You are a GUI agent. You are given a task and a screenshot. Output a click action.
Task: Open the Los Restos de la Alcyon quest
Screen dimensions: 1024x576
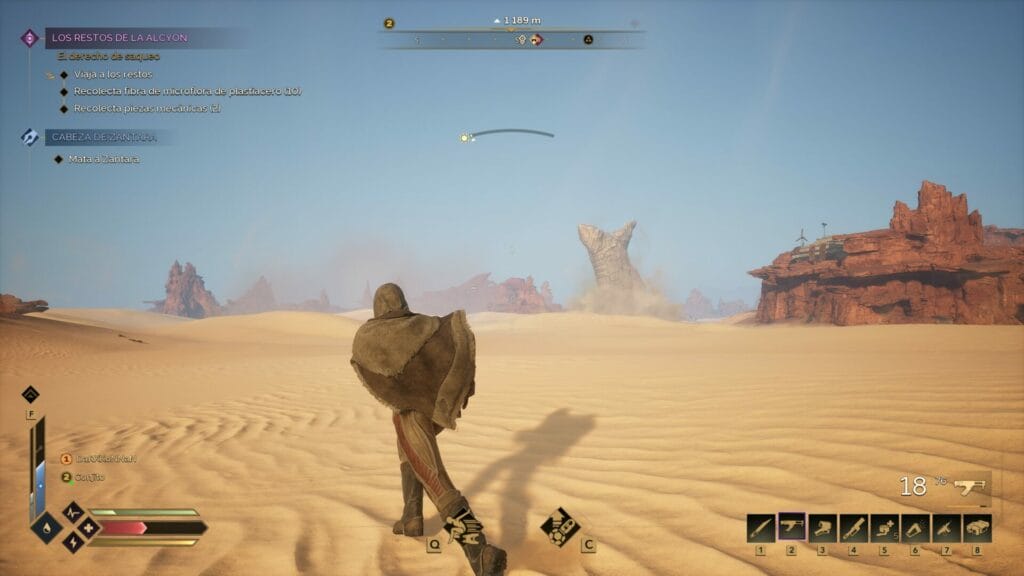click(119, 38)
